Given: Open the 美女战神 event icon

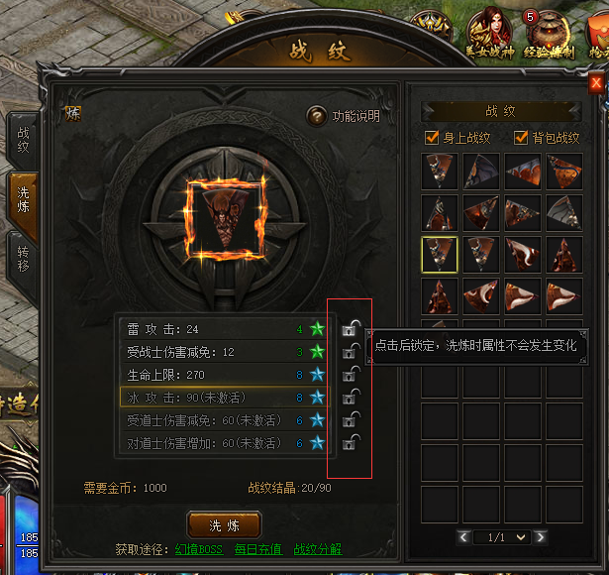Looking at the screenshot, I should coord(490,30).
